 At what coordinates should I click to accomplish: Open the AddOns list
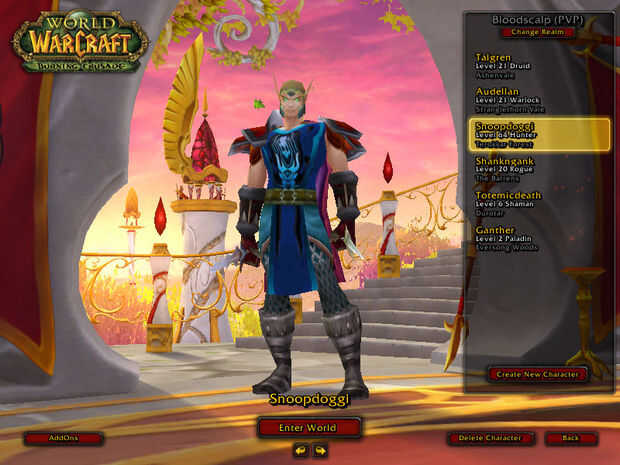coord(63,438)
